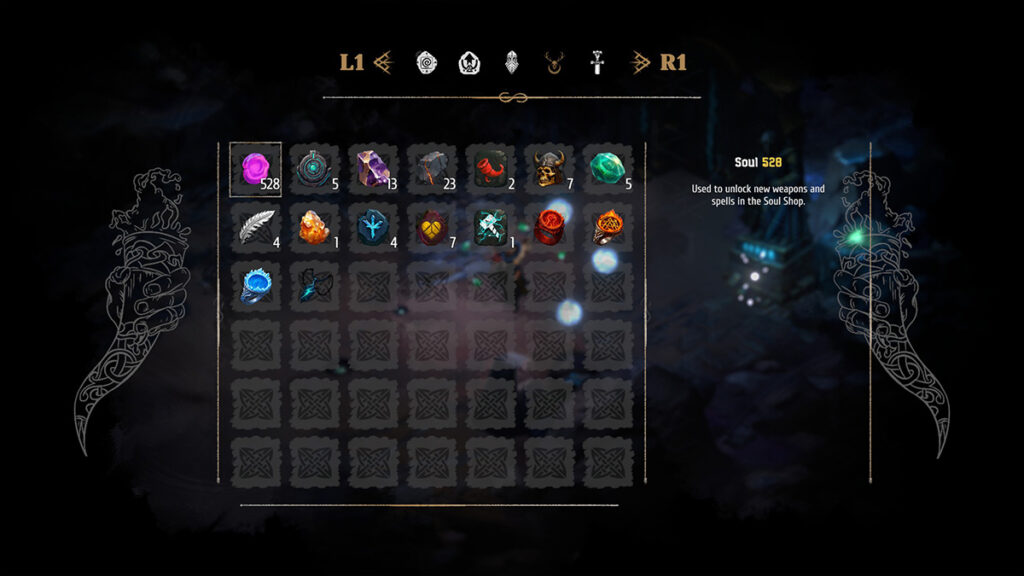Select the horned helmet skull item
Image resolution: width=1024 pixels, height=576 pixels.
[x=549, y=169]
